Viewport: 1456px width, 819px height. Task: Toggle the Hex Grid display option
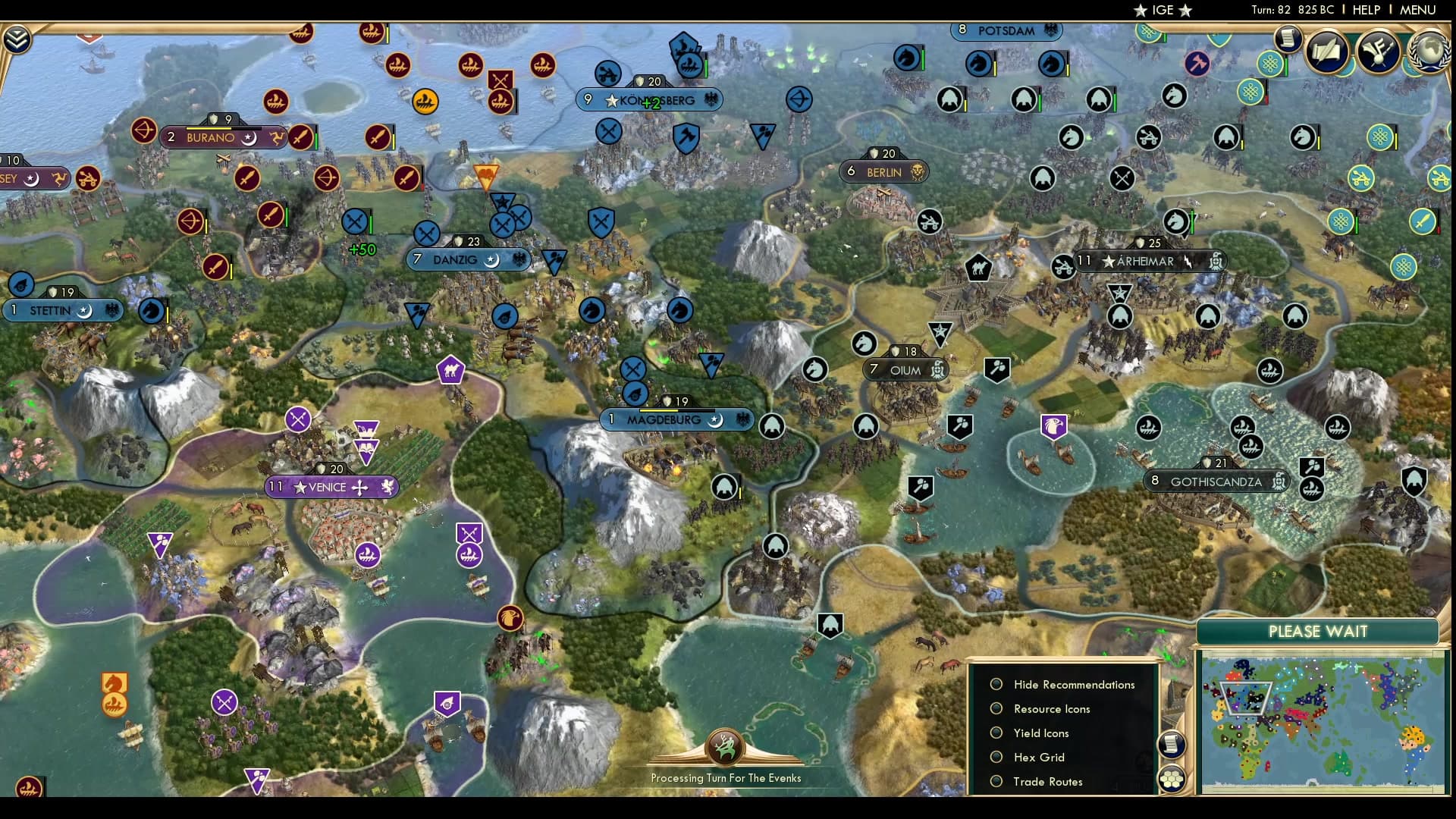[x=1038, y=757]
